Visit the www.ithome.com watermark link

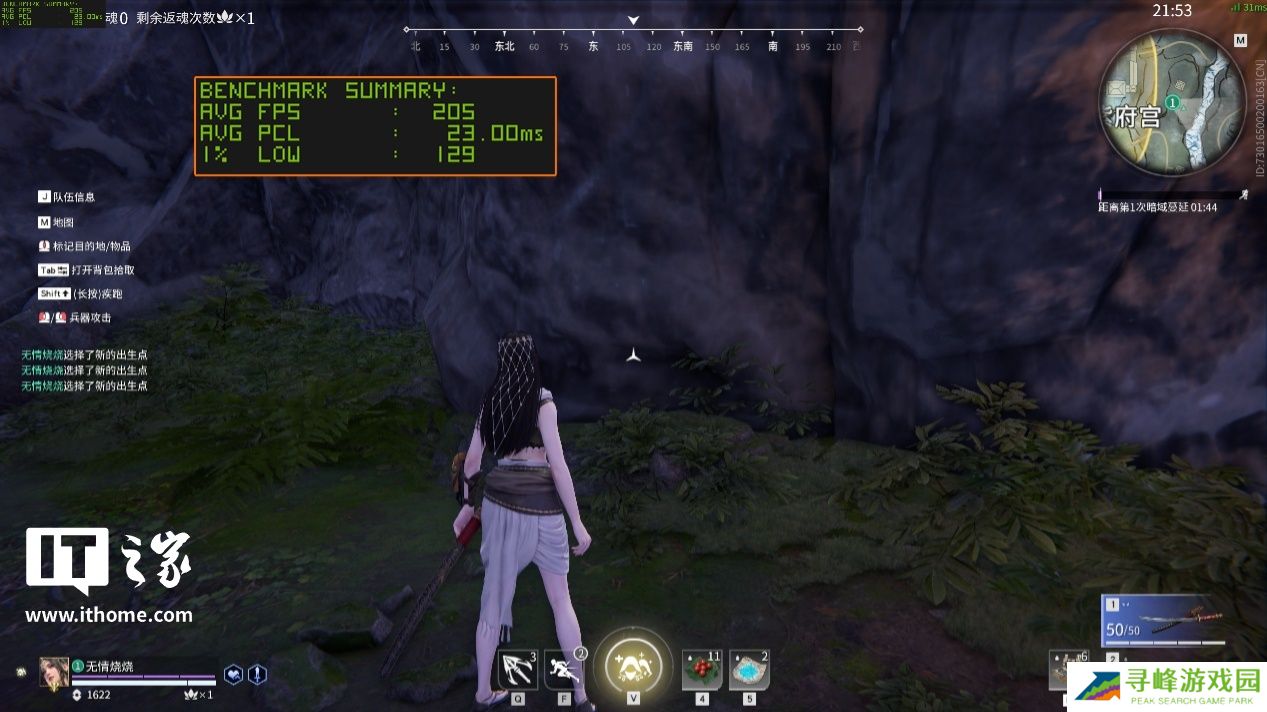[109, 615]
